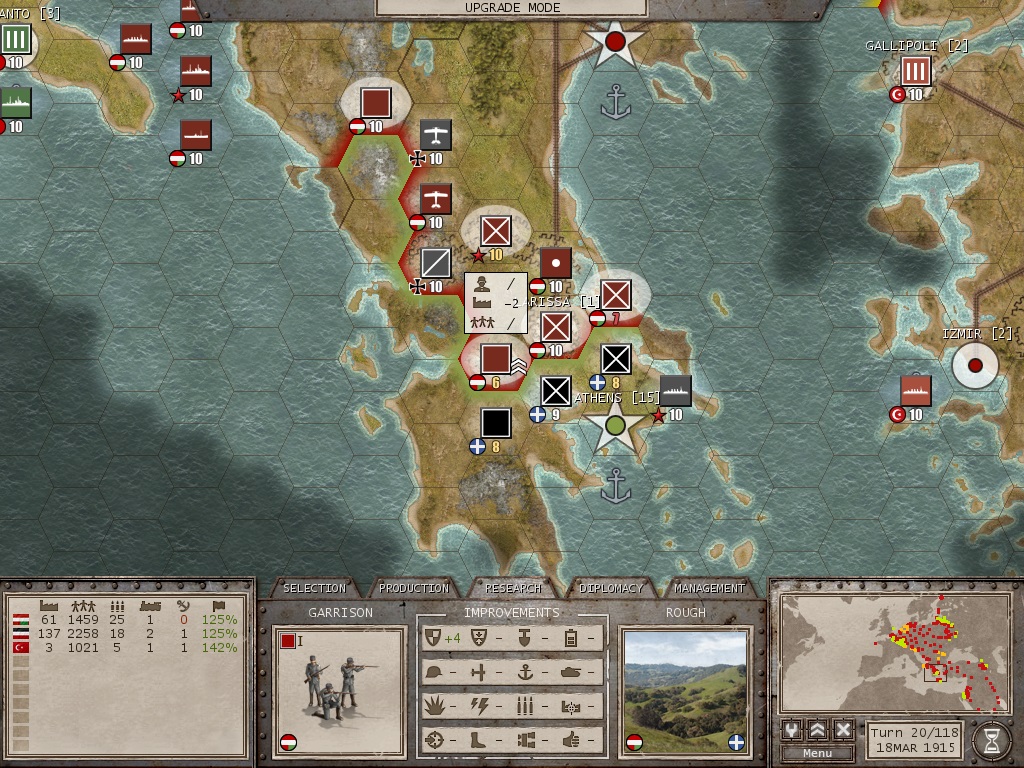
Task: Select the German bomber unit with strength 10
Action: tap(435, 135)
